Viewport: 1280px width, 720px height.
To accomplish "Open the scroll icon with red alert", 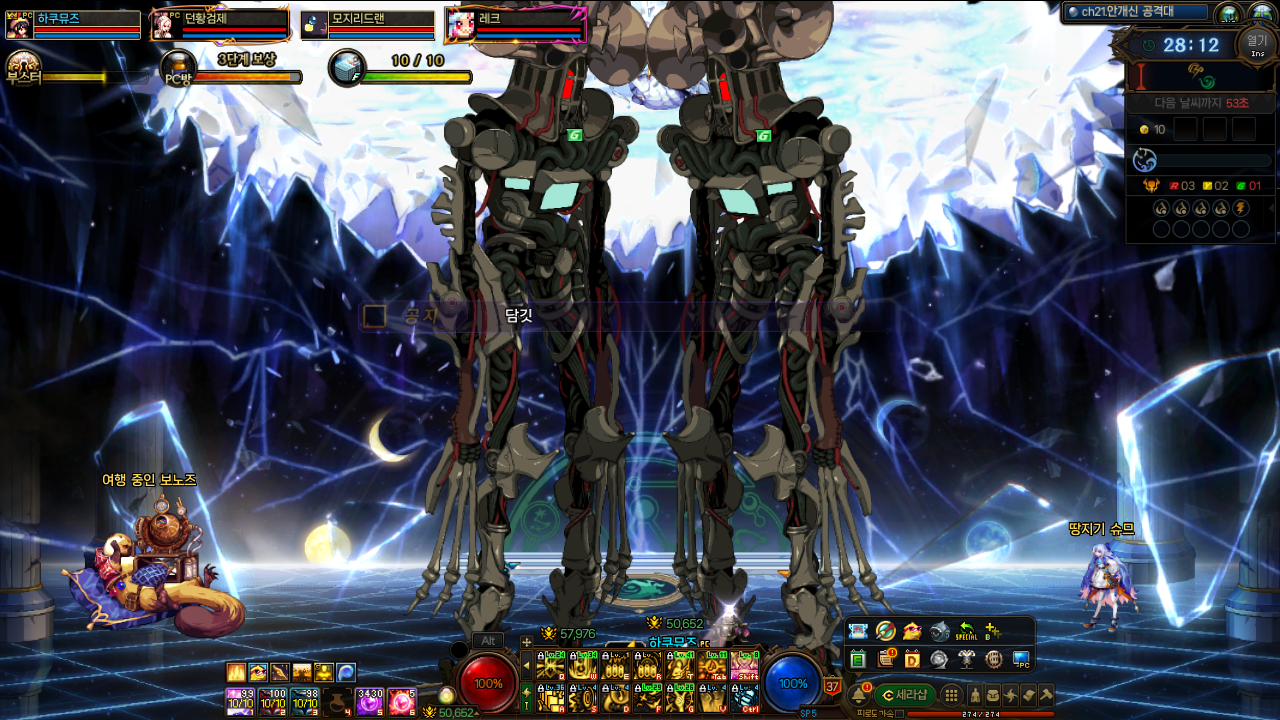I will click(x=885, y=659).
